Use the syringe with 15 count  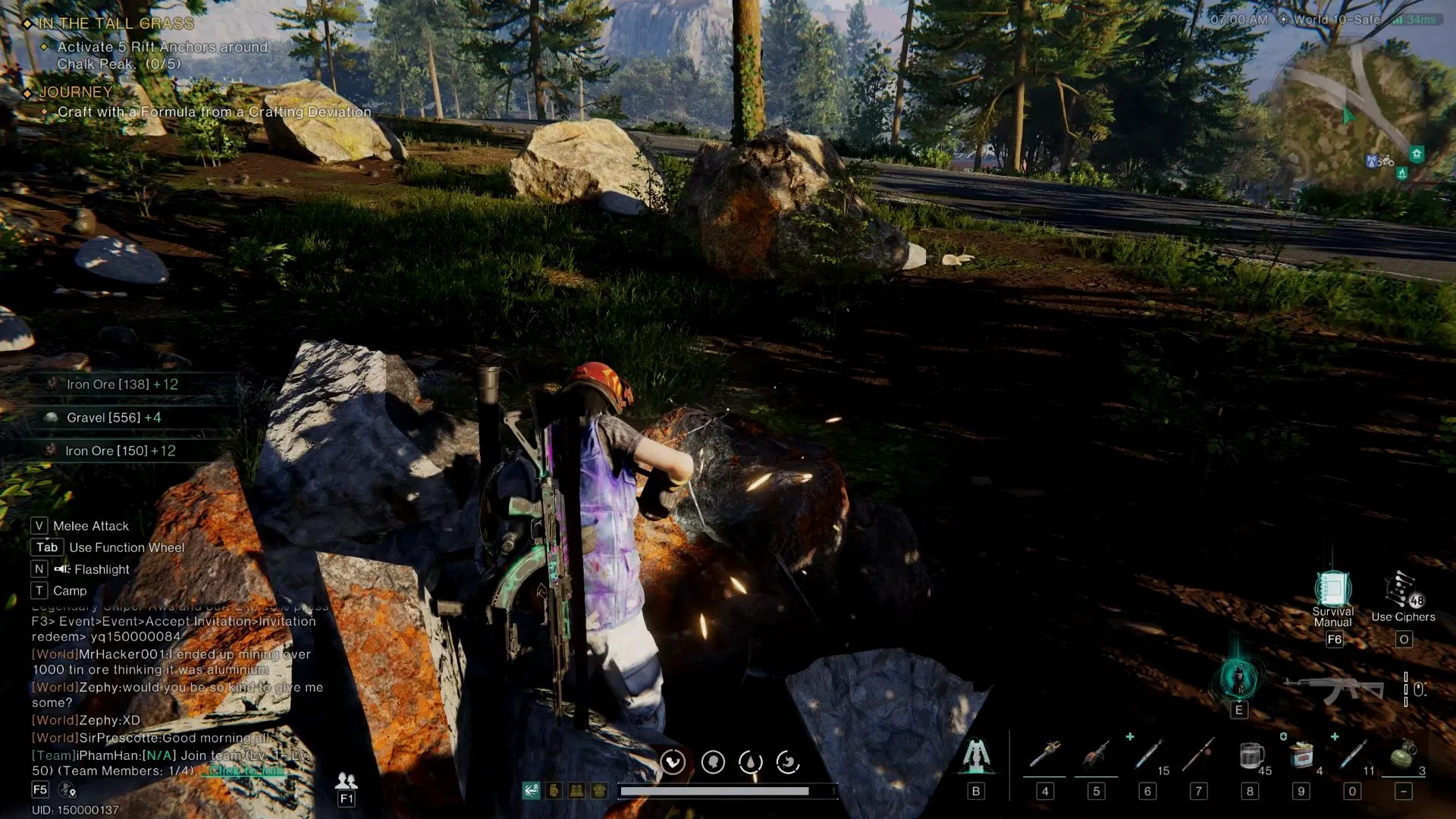[x=1148, y=755]
